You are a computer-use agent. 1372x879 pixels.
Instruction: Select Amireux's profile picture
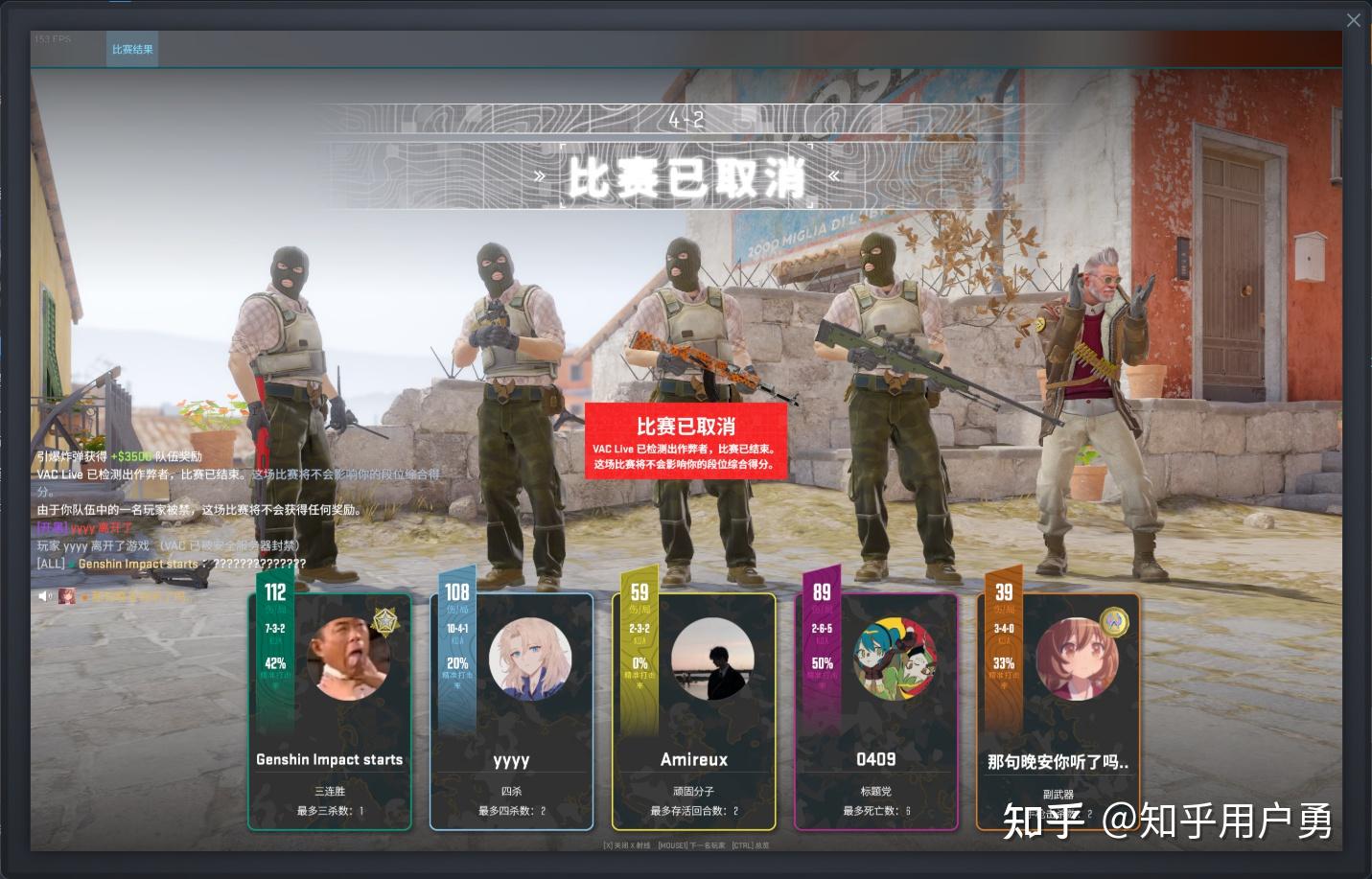coord(712,659)
